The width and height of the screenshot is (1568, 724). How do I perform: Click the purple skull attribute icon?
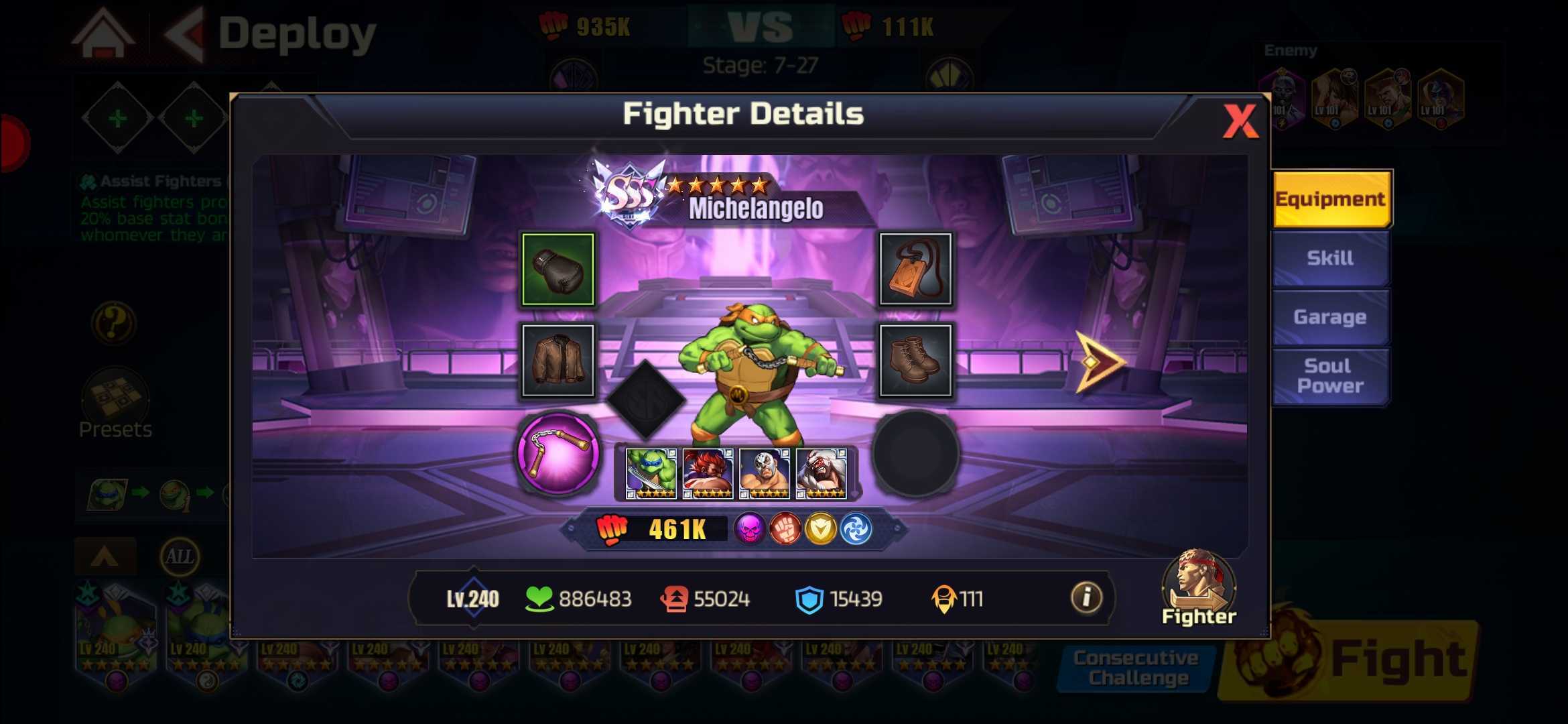tap(749, 530)
